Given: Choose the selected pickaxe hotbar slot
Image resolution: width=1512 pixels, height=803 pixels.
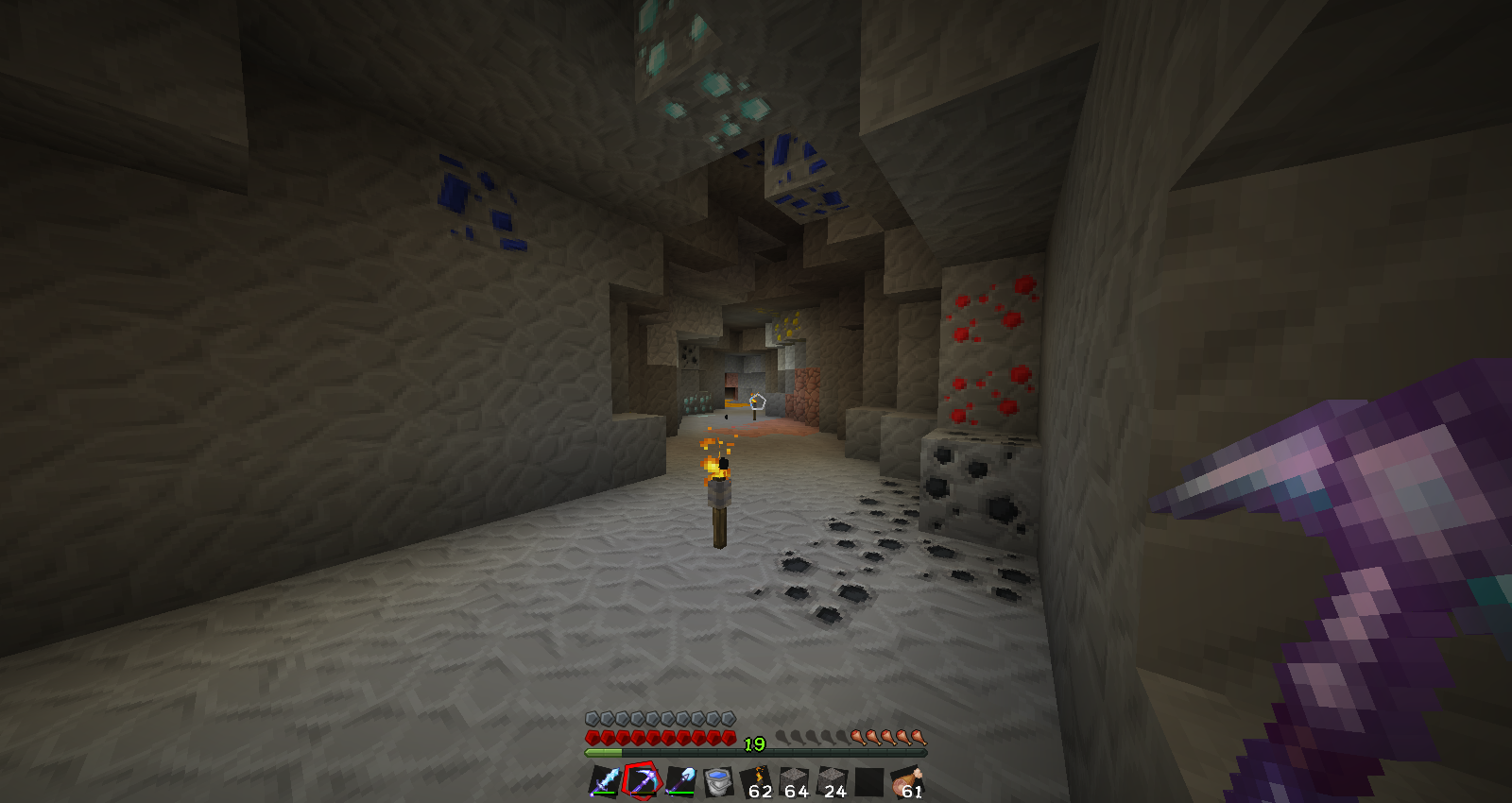Looking at the screenshot, I should pyautogui.click(x=643, y=781).
